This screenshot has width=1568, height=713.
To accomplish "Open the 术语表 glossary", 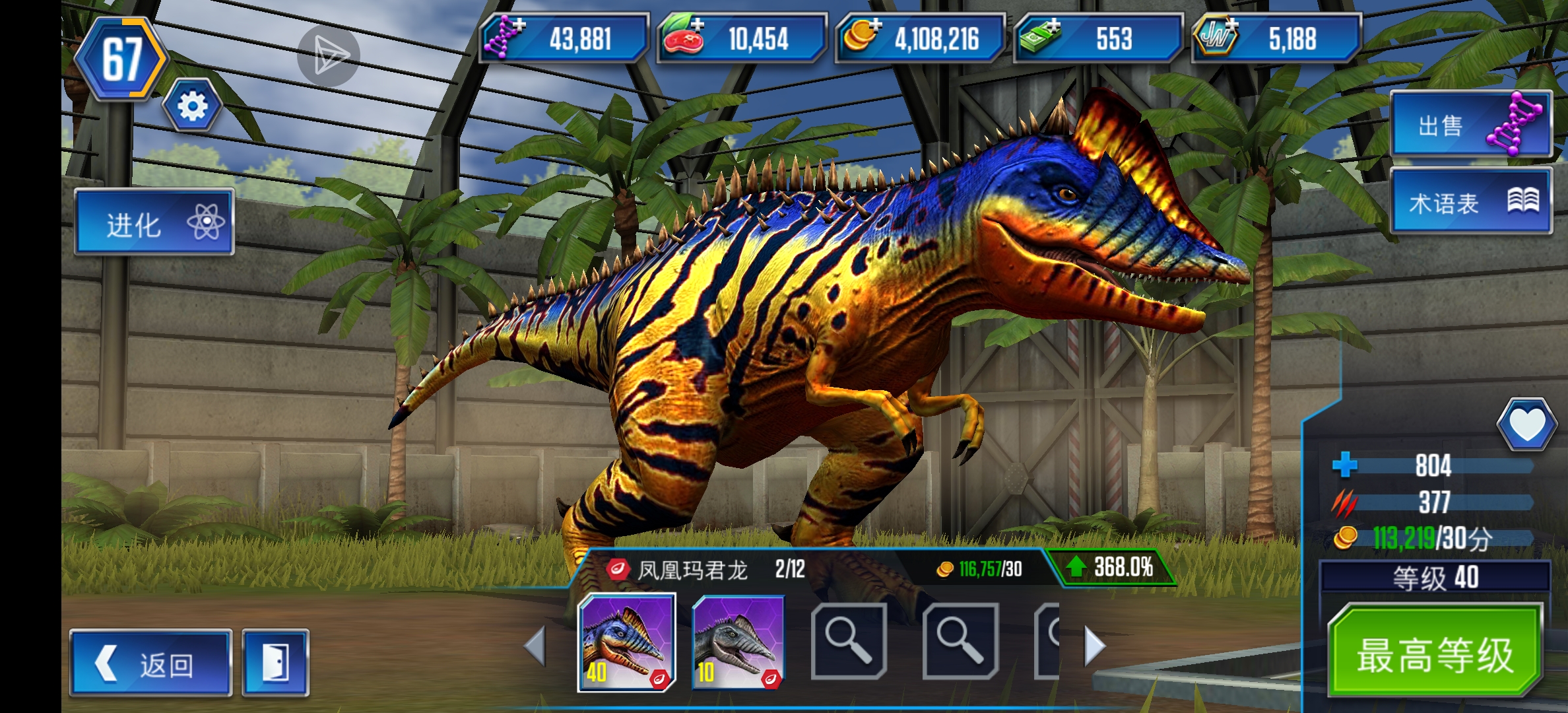I will pyautogui.click(x=1471, y=201).
